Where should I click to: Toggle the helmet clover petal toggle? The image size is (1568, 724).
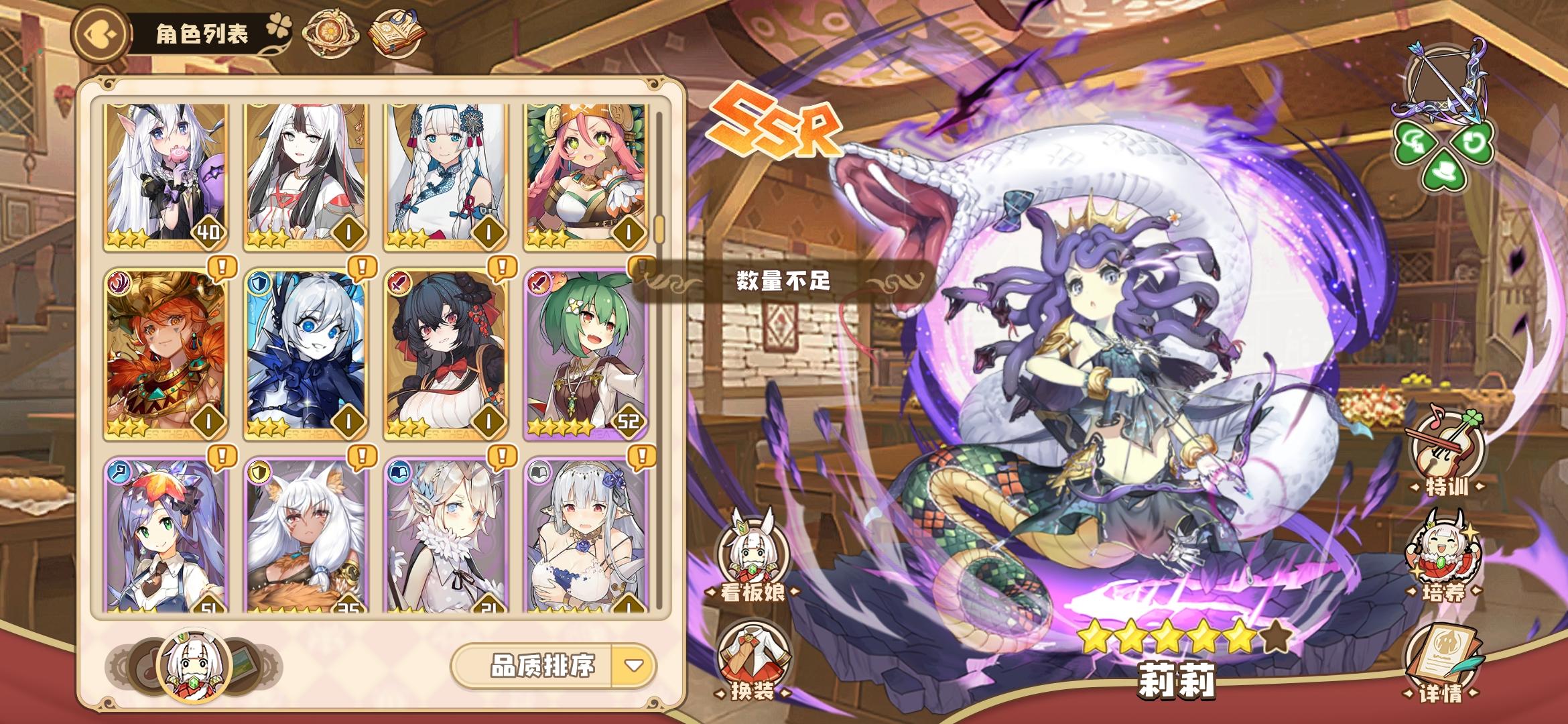coord(1414,141)
